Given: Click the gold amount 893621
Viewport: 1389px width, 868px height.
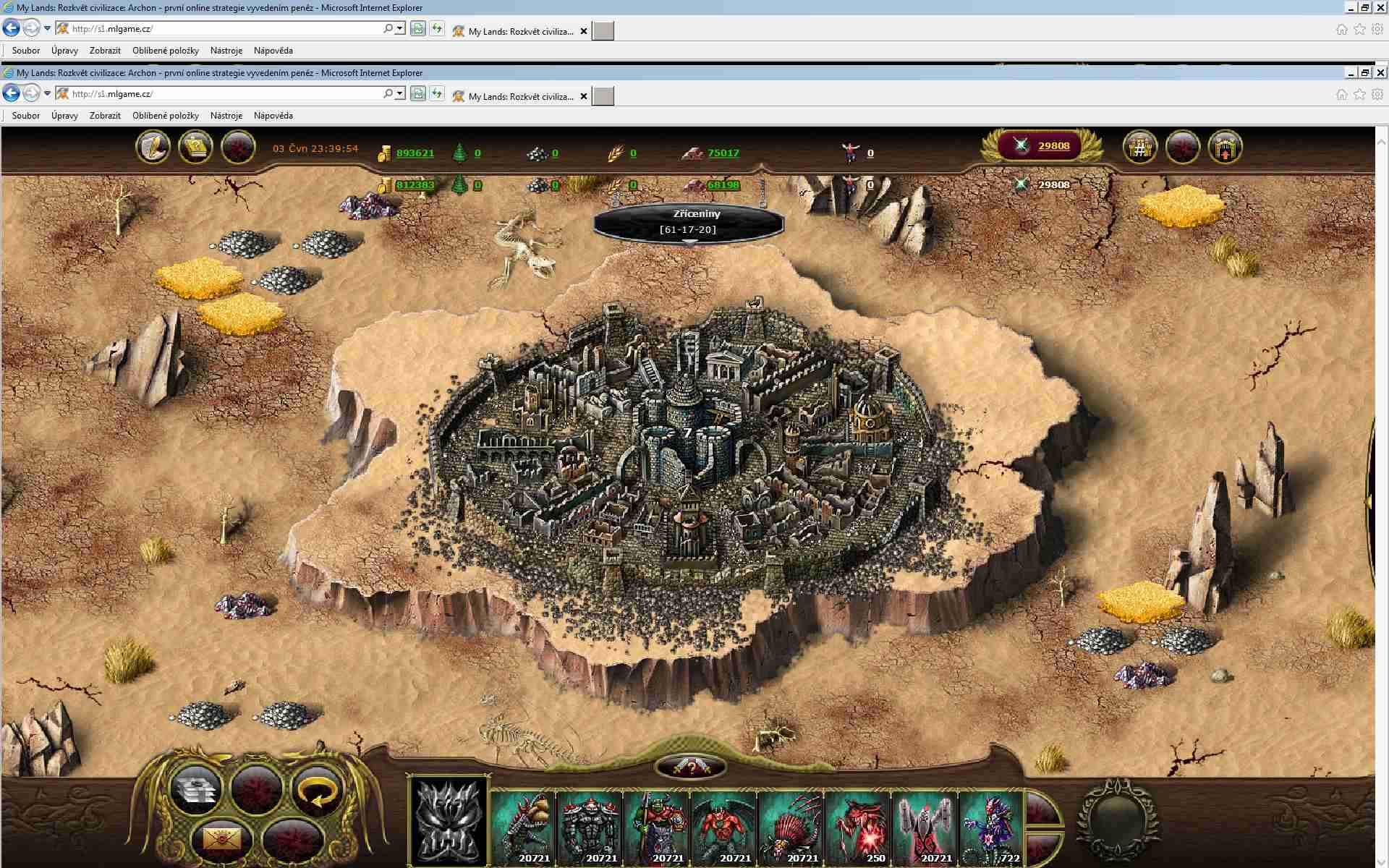Looking at the screenshot, I should point(415,153).
